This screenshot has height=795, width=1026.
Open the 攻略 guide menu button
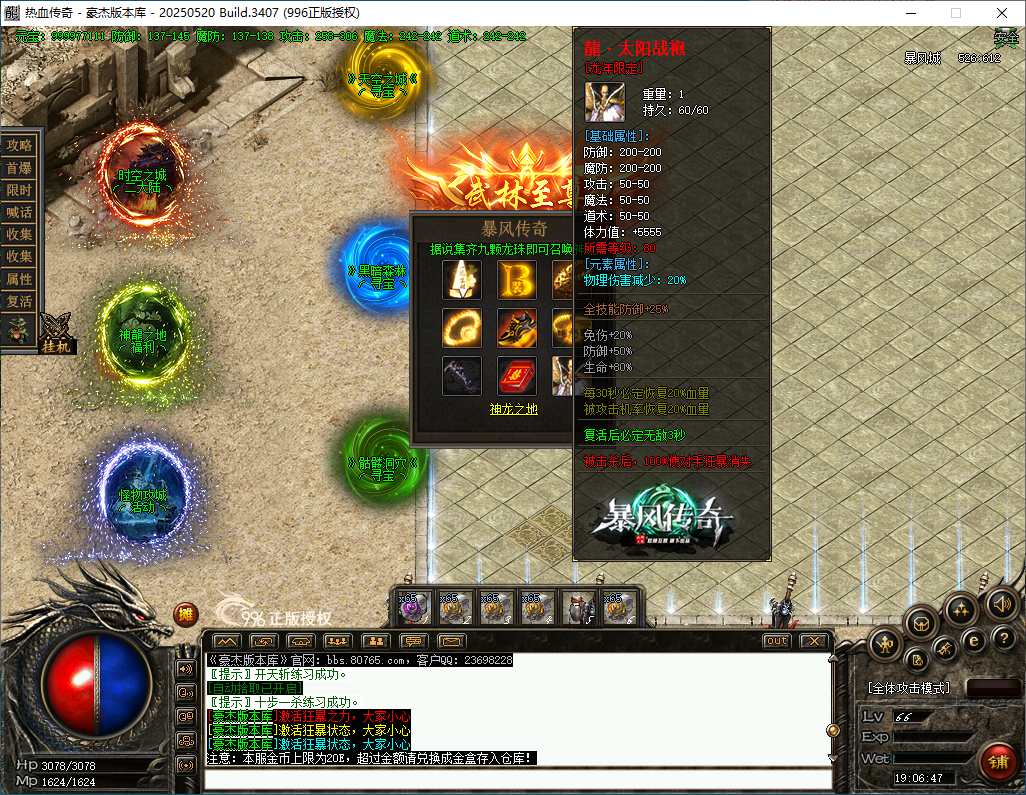pos(20,145)
